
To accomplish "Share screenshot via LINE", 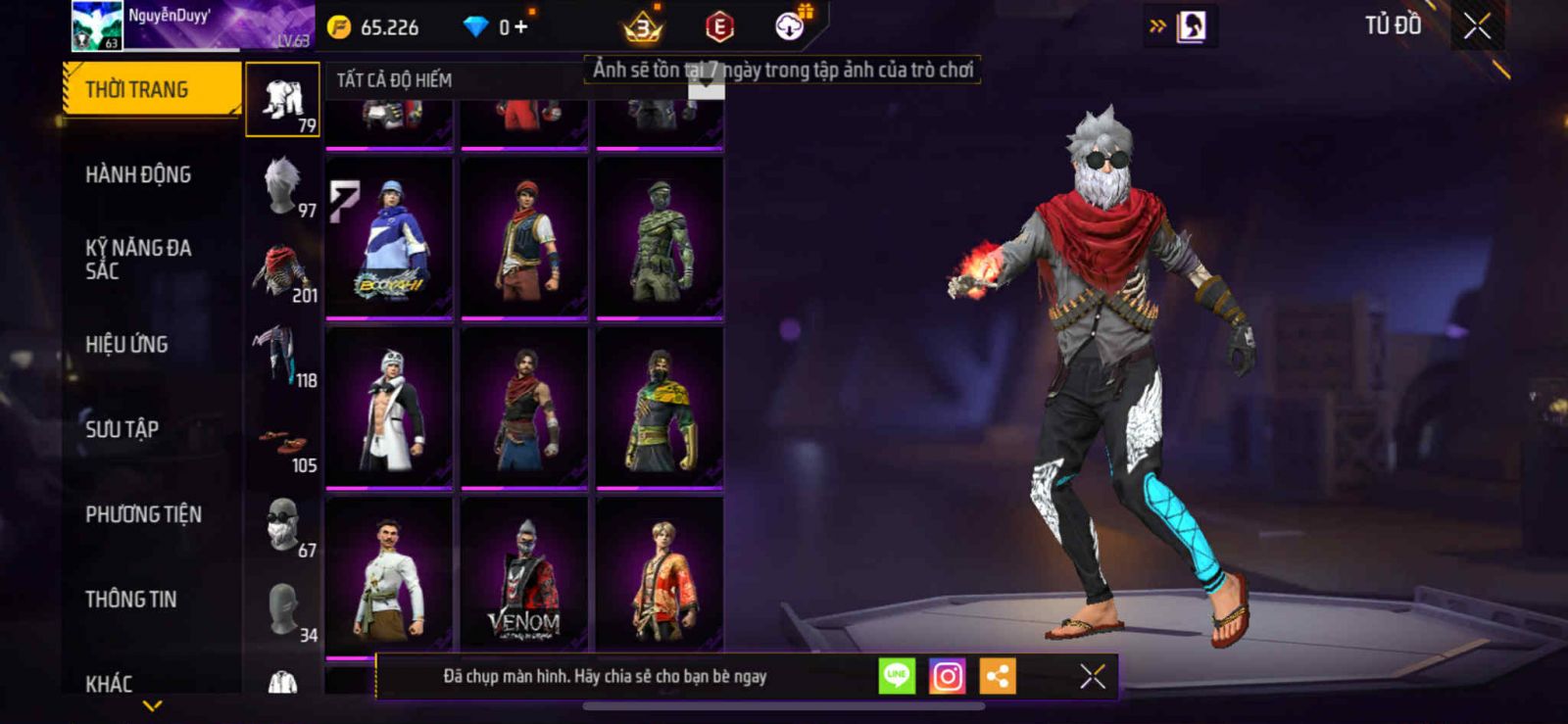I will coord(897,676).
